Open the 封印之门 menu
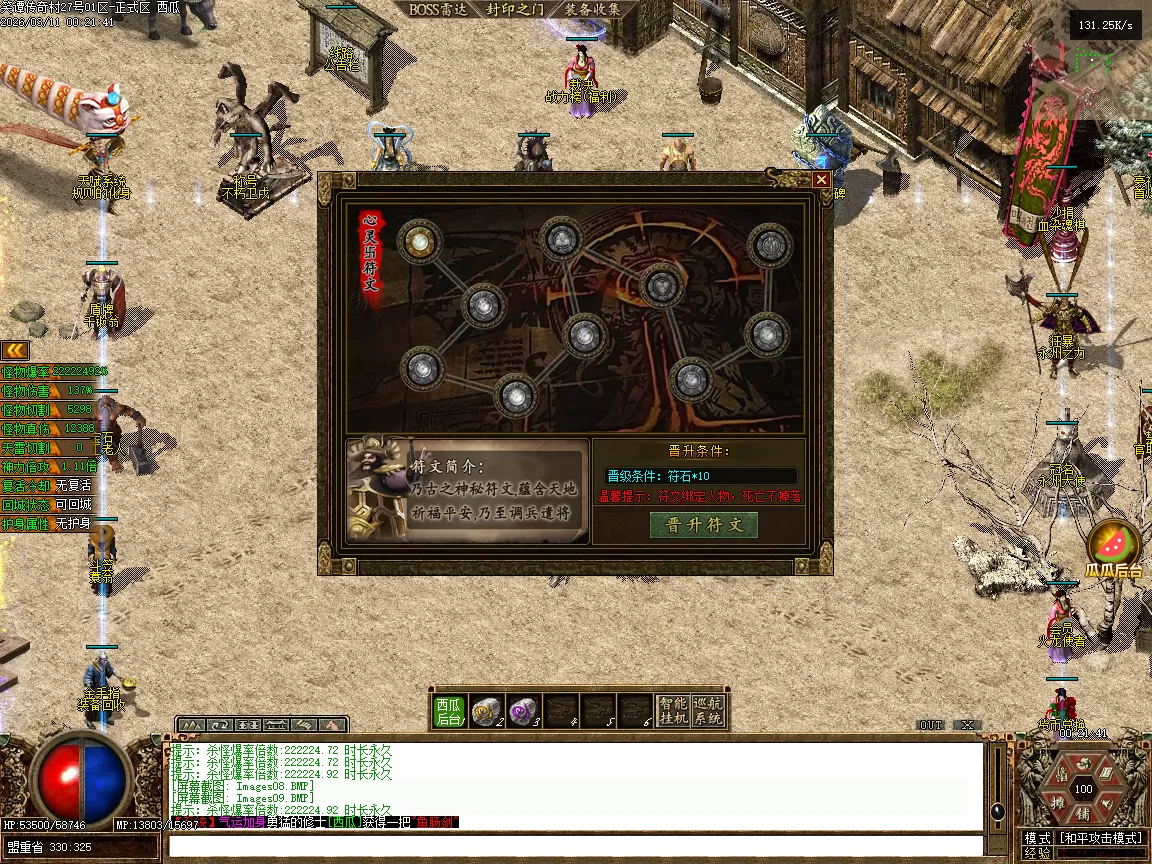1152x864 pixels. click(515, 10)
